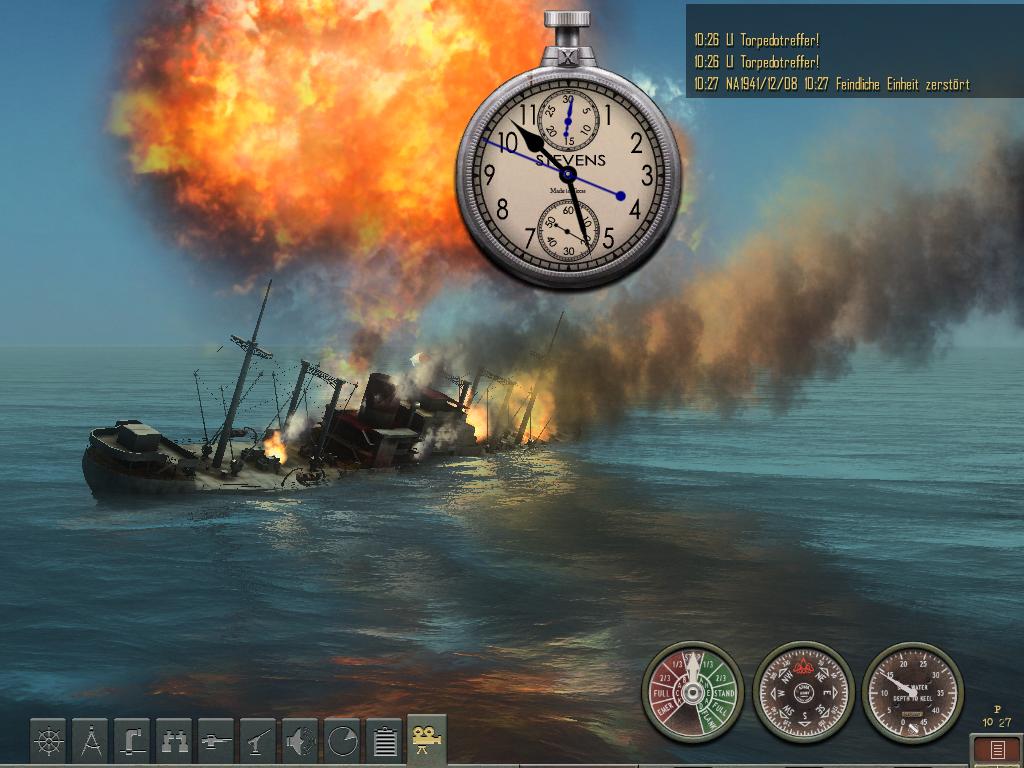Image resolution: width=1024 pixels, height=768 pixels.
Task: Switch to the periscope view
Action: (x=132, y=741)
